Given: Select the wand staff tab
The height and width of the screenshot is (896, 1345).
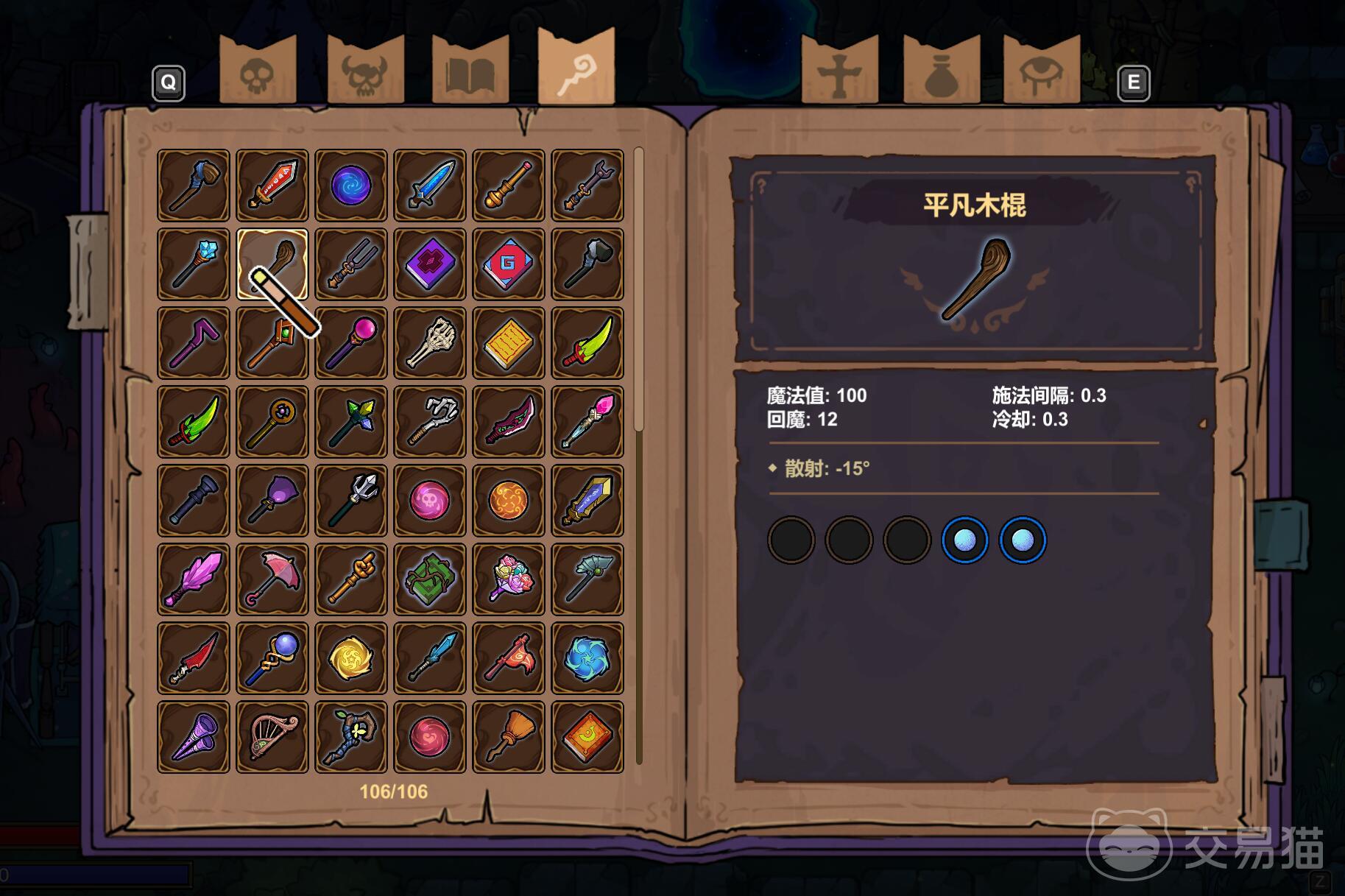Looking at the screenshot, I should coord(576,68).
